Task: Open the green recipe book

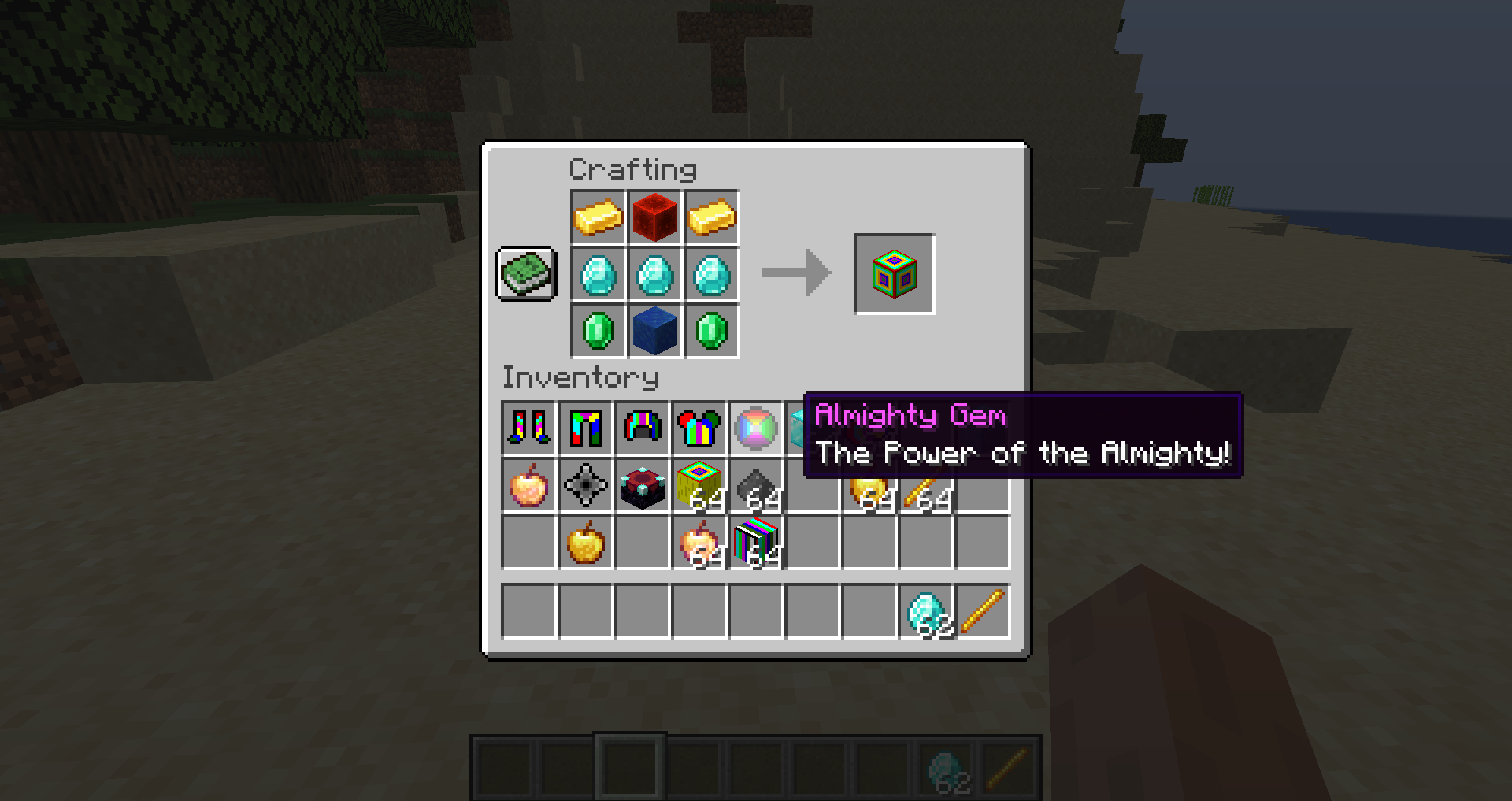Action: (x=526, y=274)
